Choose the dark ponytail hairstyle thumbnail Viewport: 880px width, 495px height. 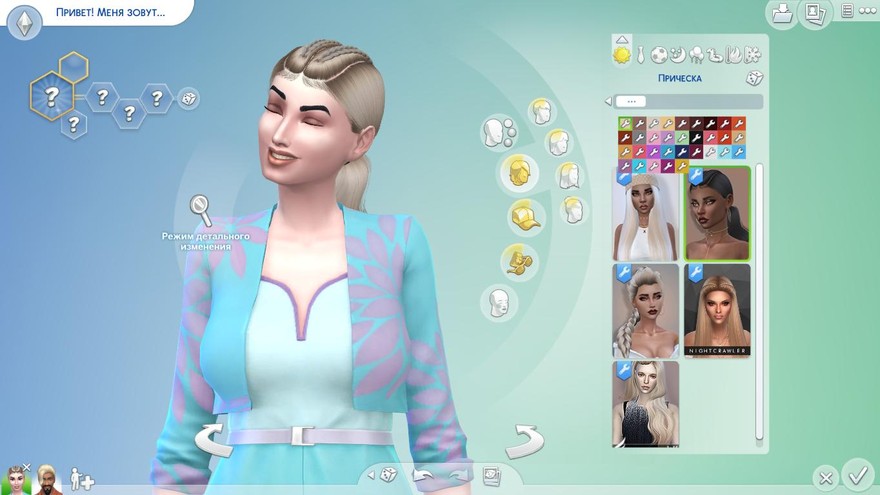tap(717, 214)
